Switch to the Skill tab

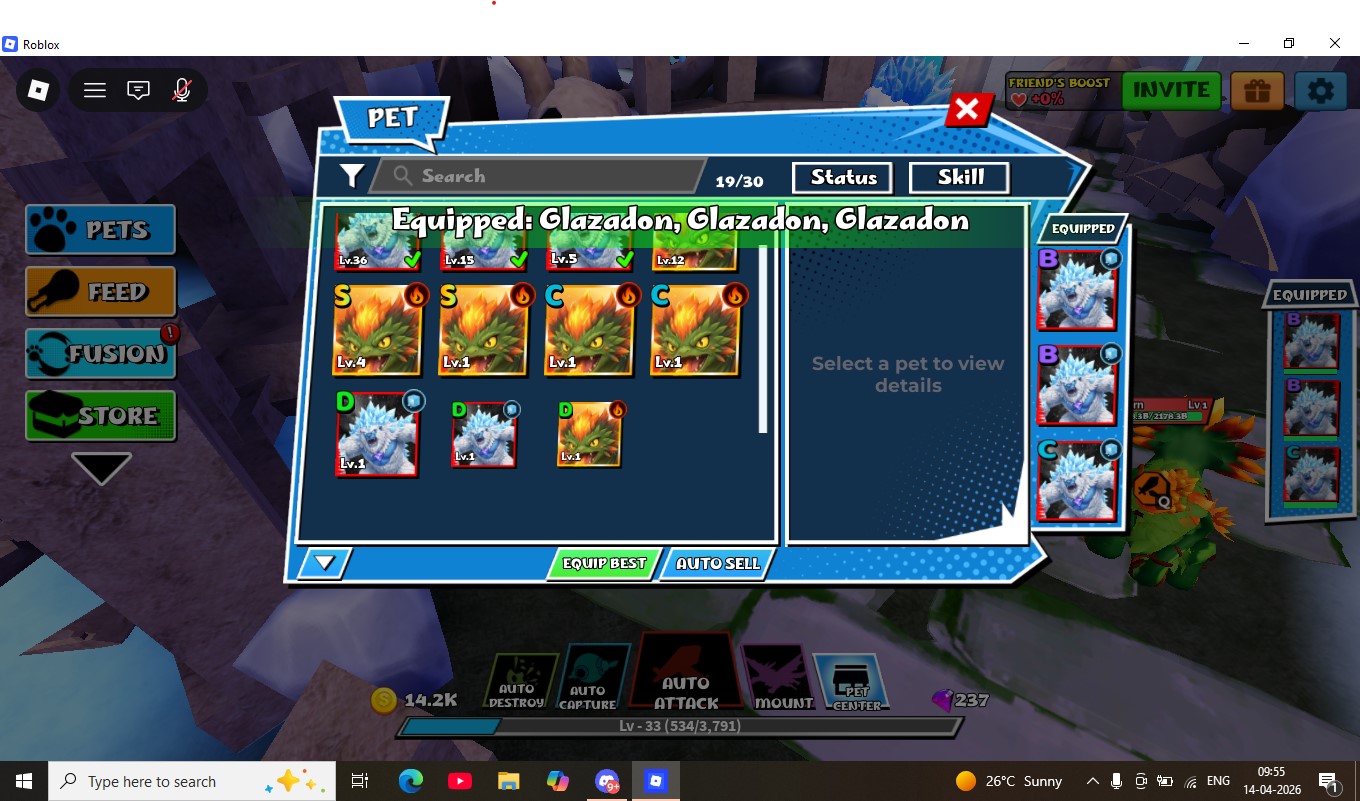click(960, 177)
